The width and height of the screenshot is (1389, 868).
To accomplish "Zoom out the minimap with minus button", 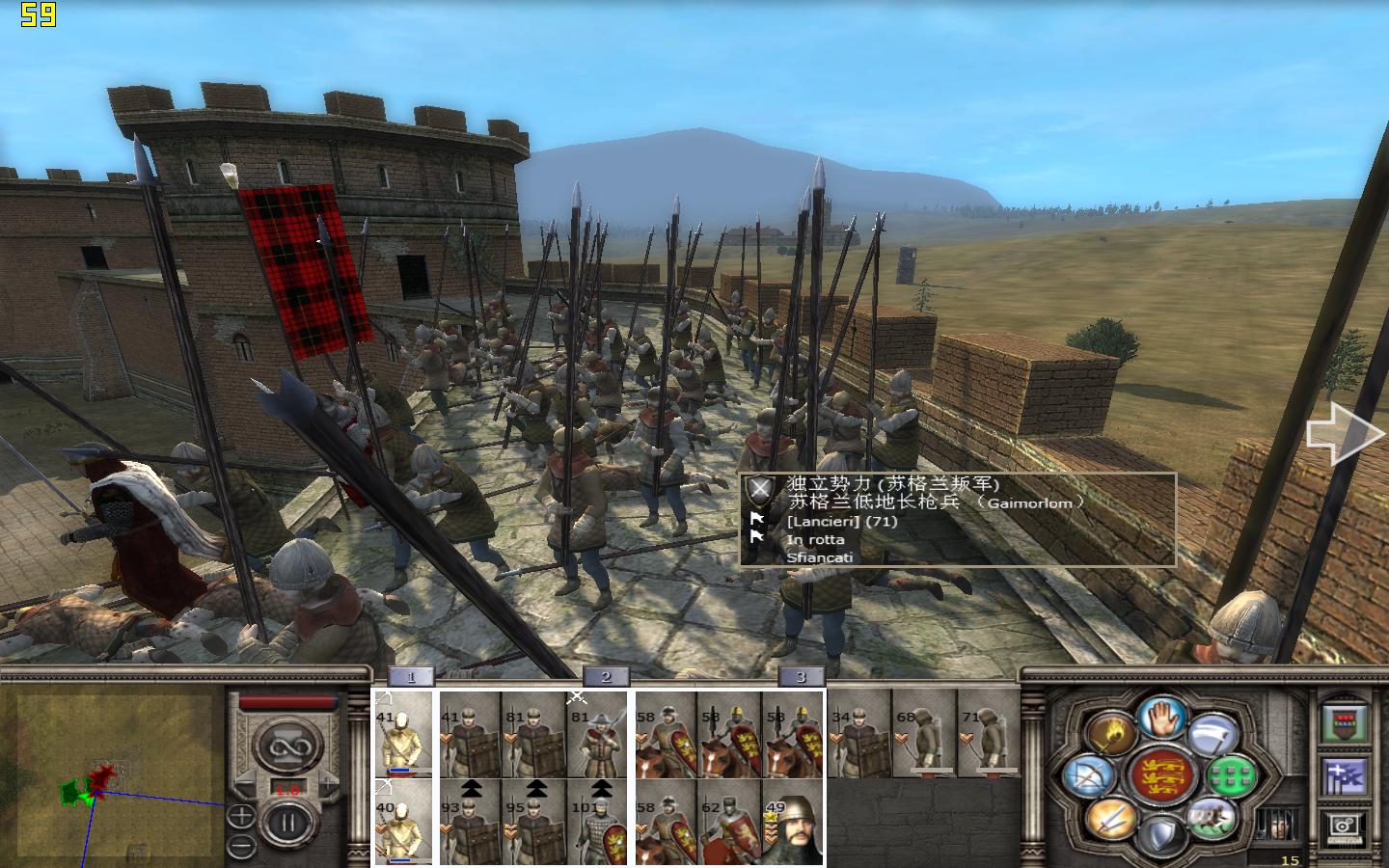I will (241, 847).
